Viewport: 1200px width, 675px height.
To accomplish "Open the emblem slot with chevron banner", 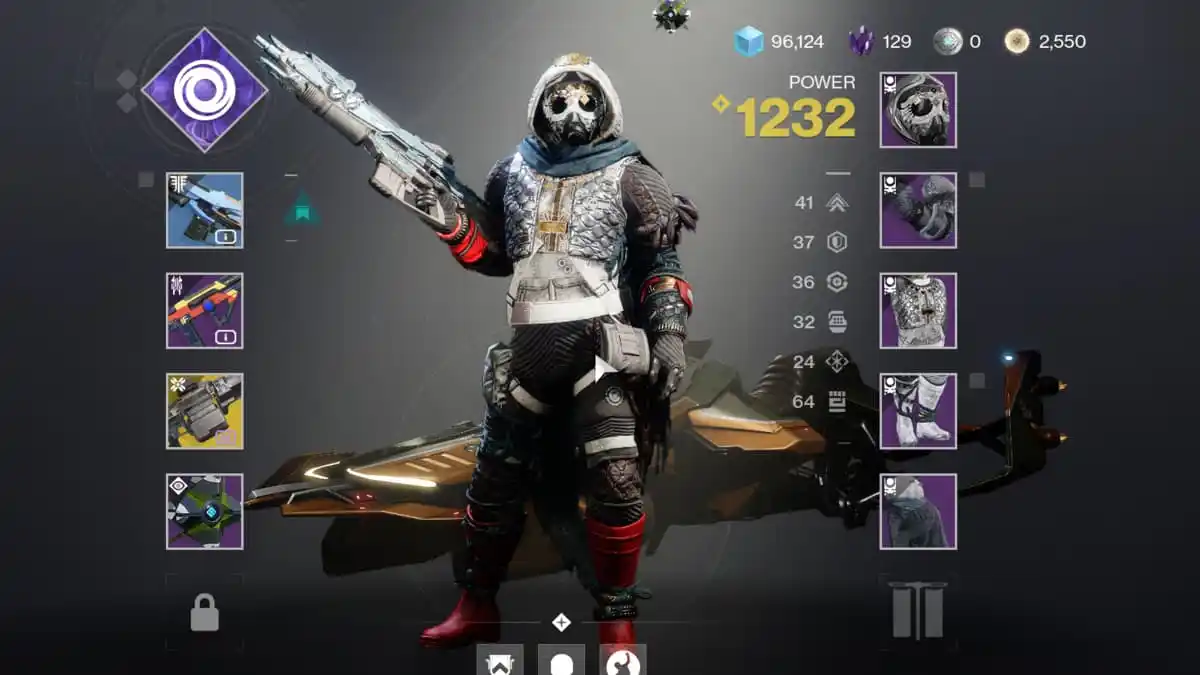I will 500,661.
